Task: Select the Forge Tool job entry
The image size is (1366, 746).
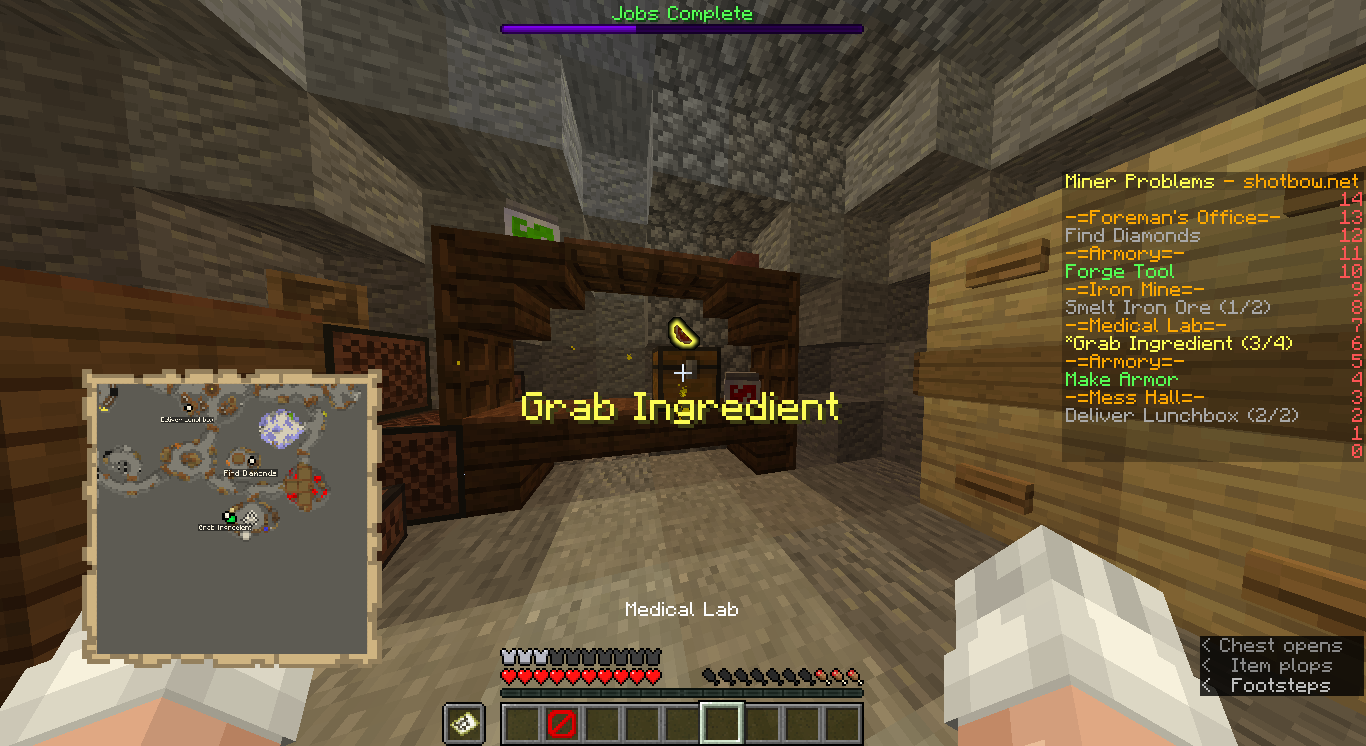Action: 1119,272
